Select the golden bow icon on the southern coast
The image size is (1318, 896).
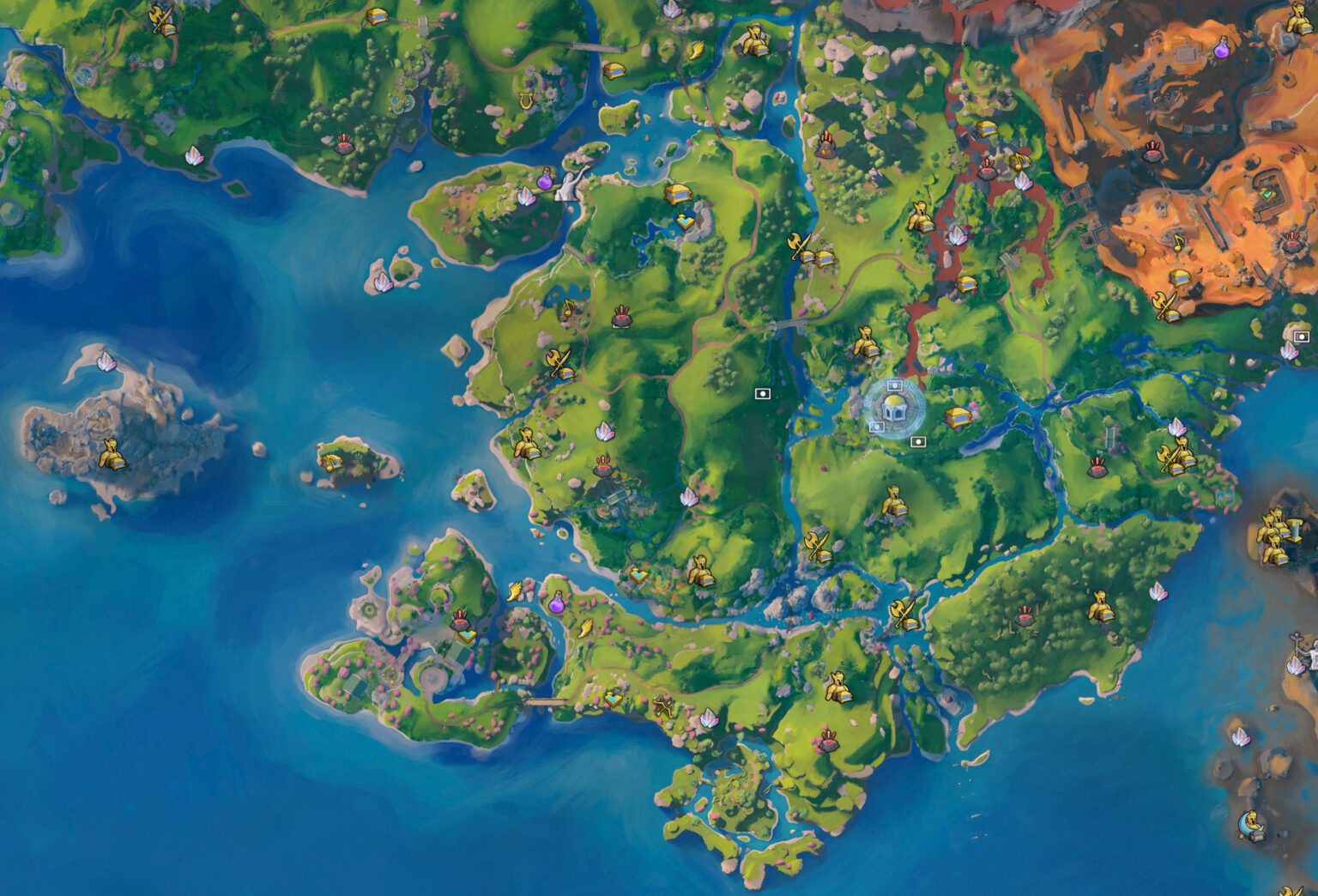point(662,708)
